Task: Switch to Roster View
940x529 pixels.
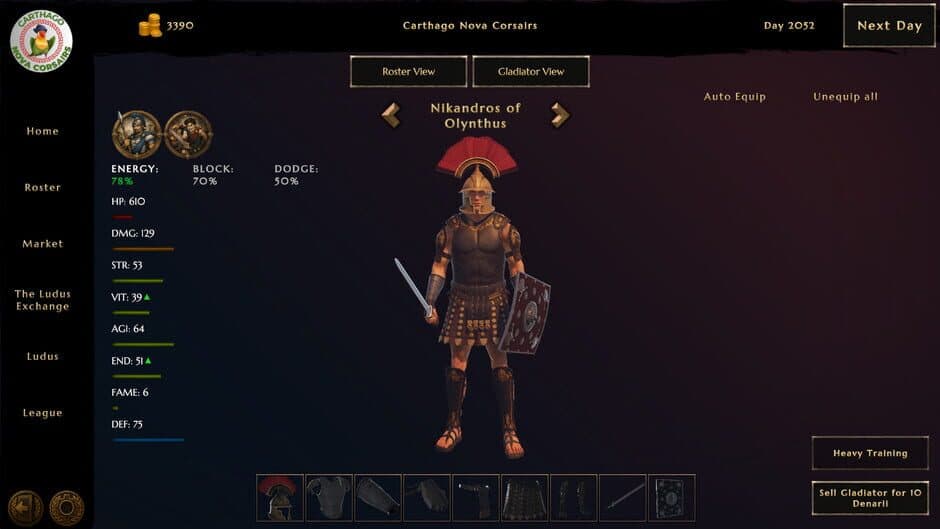Action: coord(408,72)
